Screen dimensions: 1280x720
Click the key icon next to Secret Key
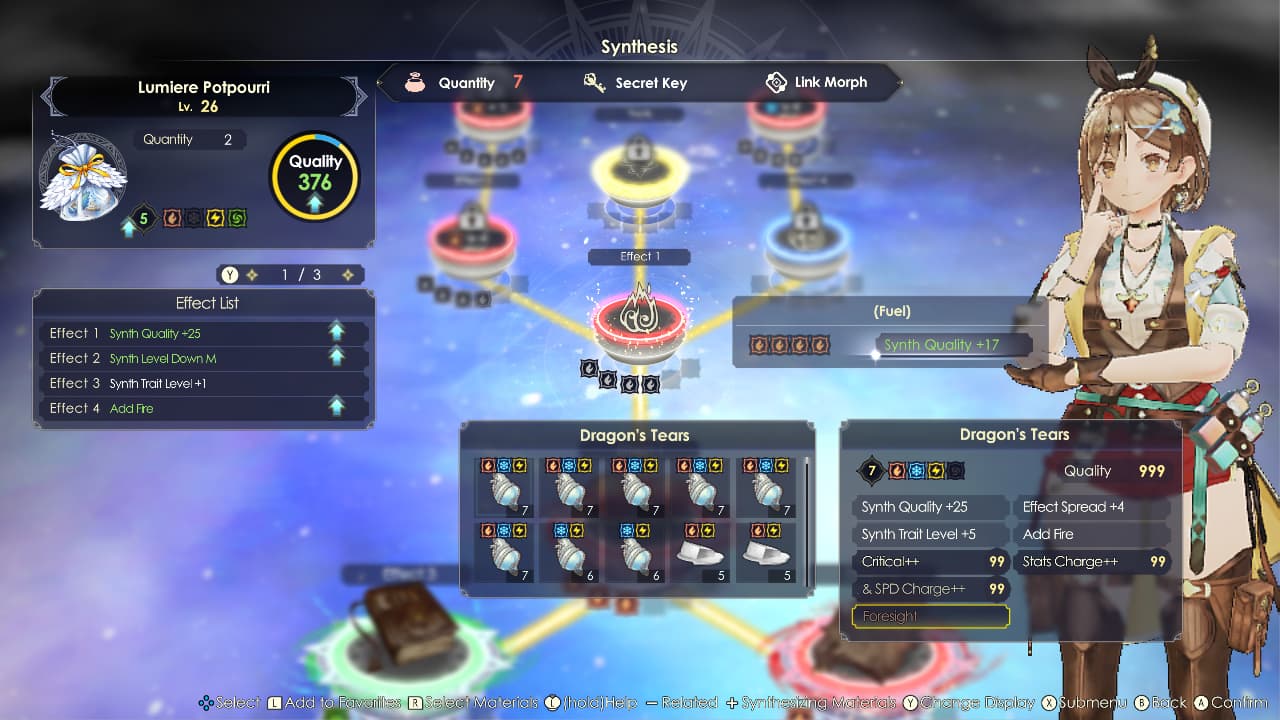[x=594, y=82]
